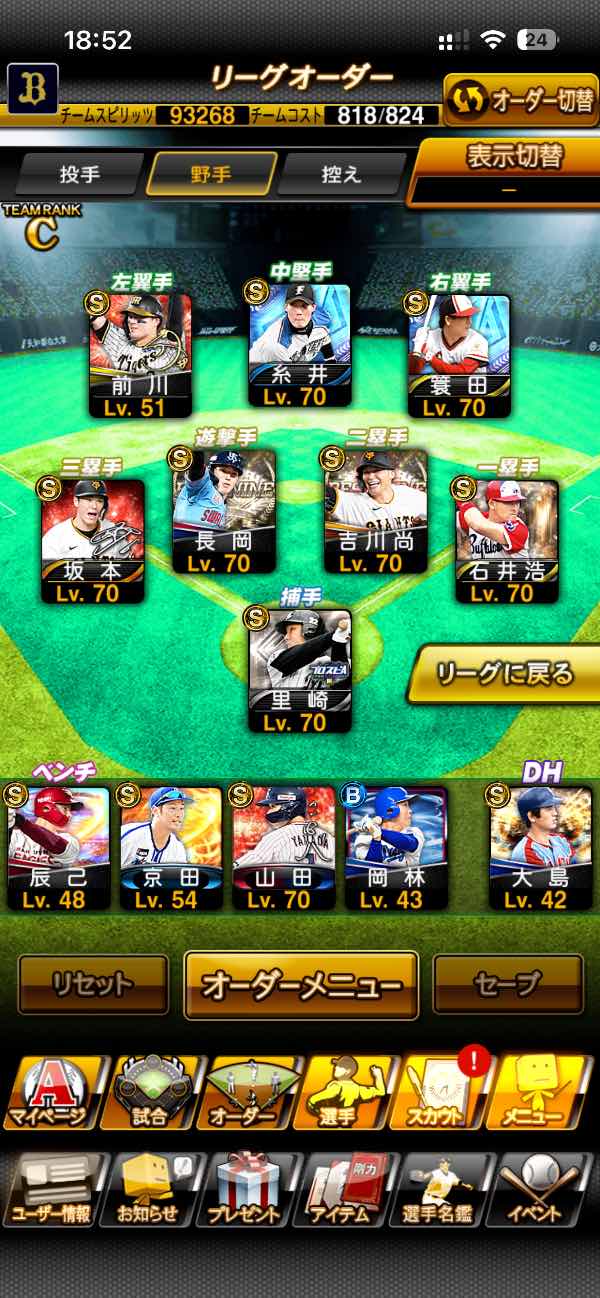The width and height of the screenshot is (600, 1298).
Task: Select left fielder 前川 player card
Action: point(140,355)
